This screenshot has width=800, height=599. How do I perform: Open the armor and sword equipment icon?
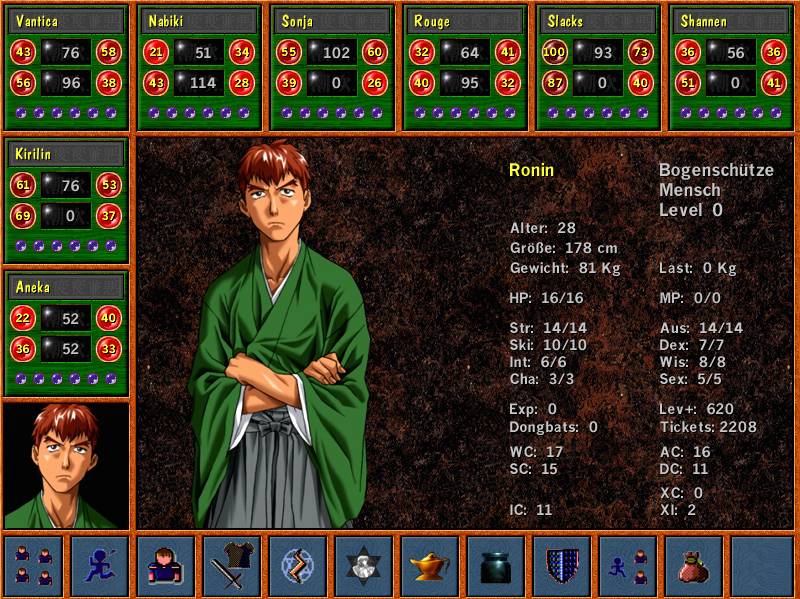point(232,566)
